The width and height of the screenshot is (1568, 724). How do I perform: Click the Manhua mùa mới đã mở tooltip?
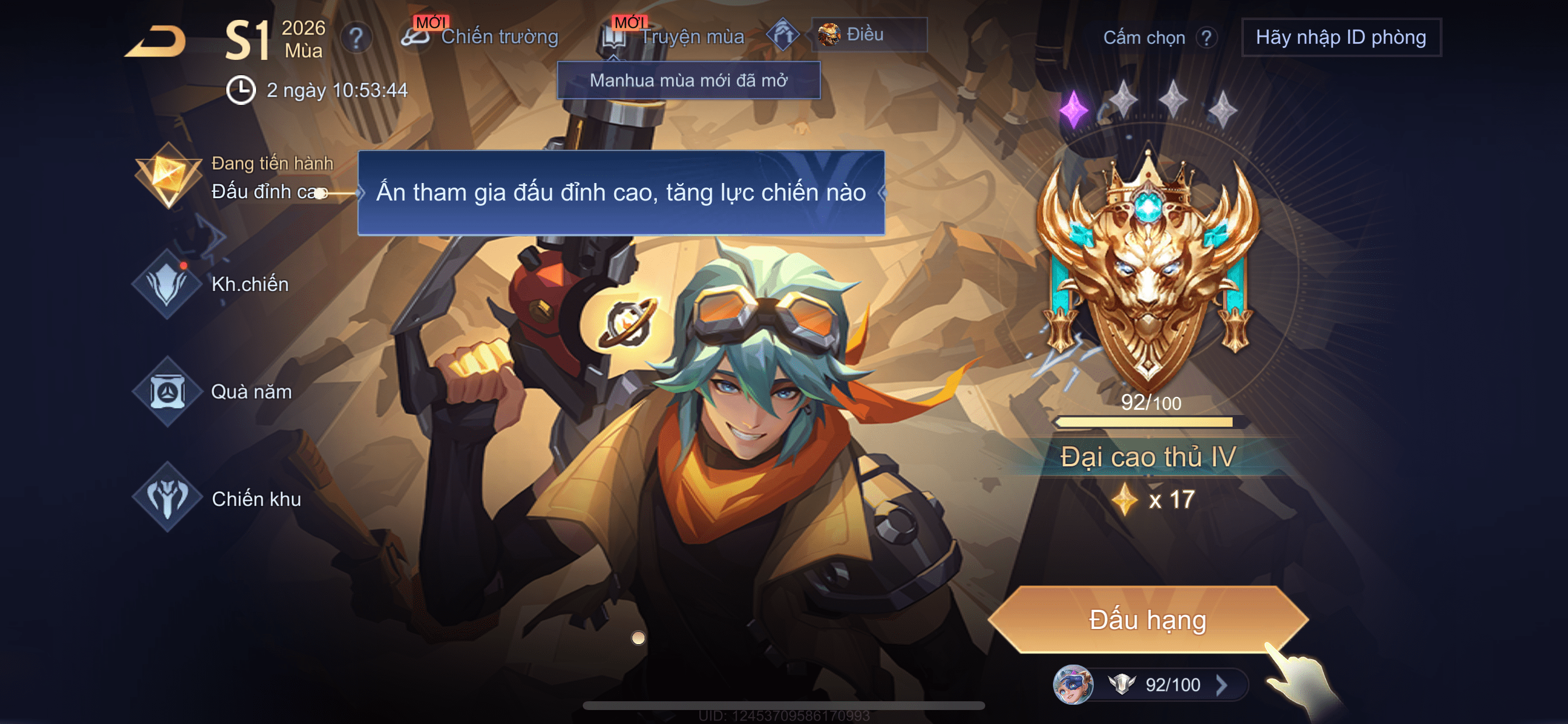[688, 80]
